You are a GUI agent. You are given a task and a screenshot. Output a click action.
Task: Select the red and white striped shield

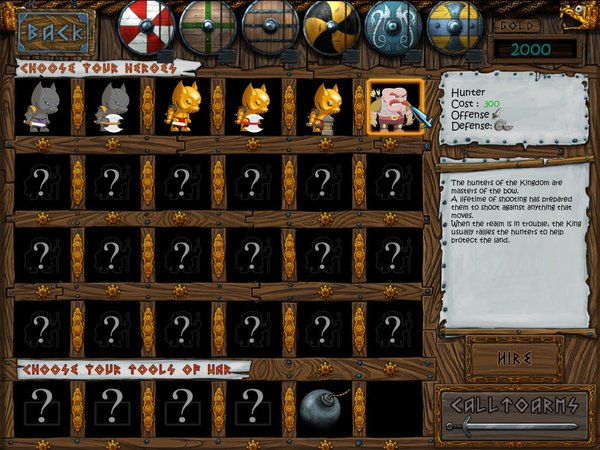pyautogui.click(x=146, y=27)
